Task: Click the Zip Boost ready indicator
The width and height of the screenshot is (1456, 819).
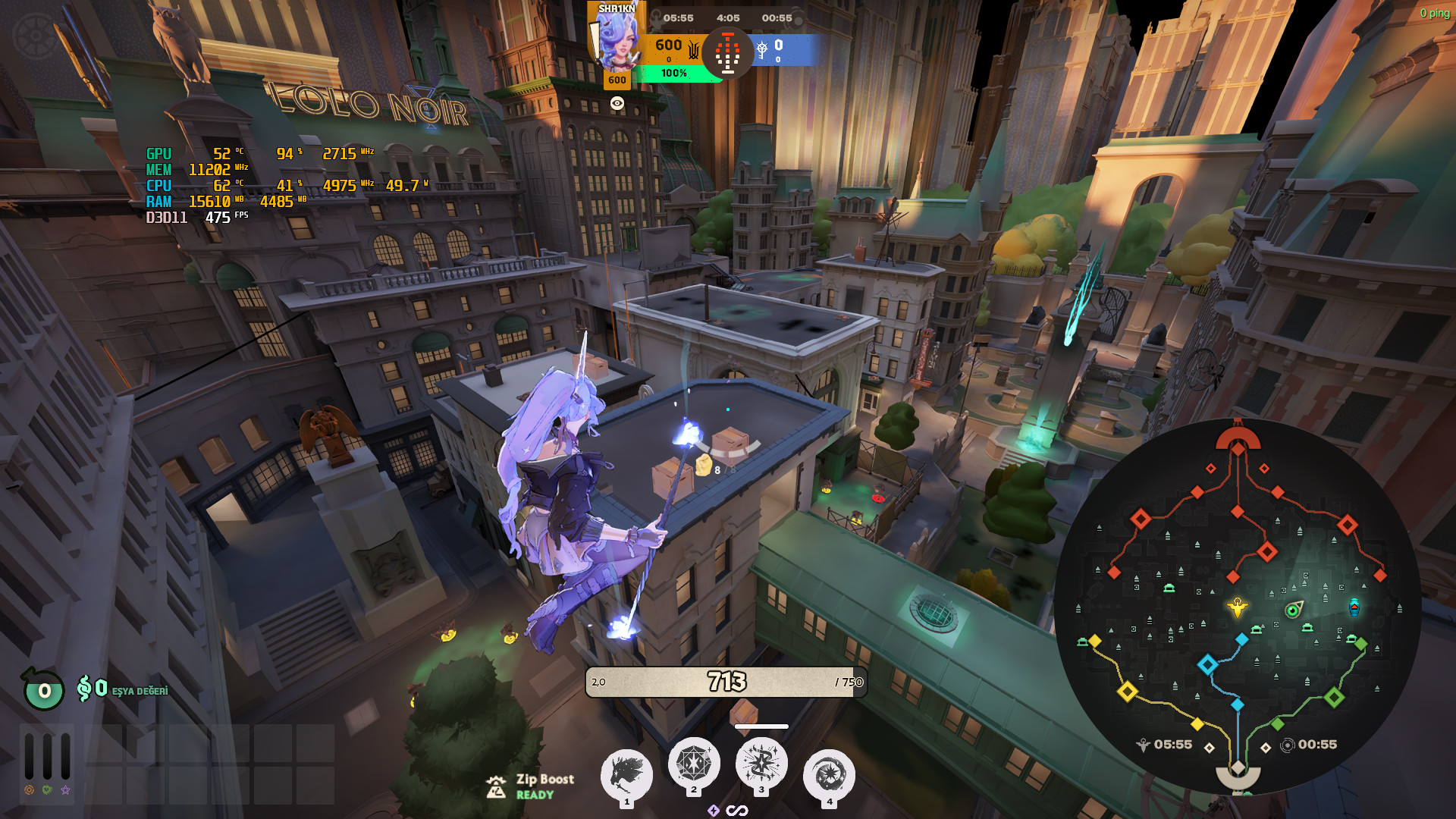Action: pos(531,786)
